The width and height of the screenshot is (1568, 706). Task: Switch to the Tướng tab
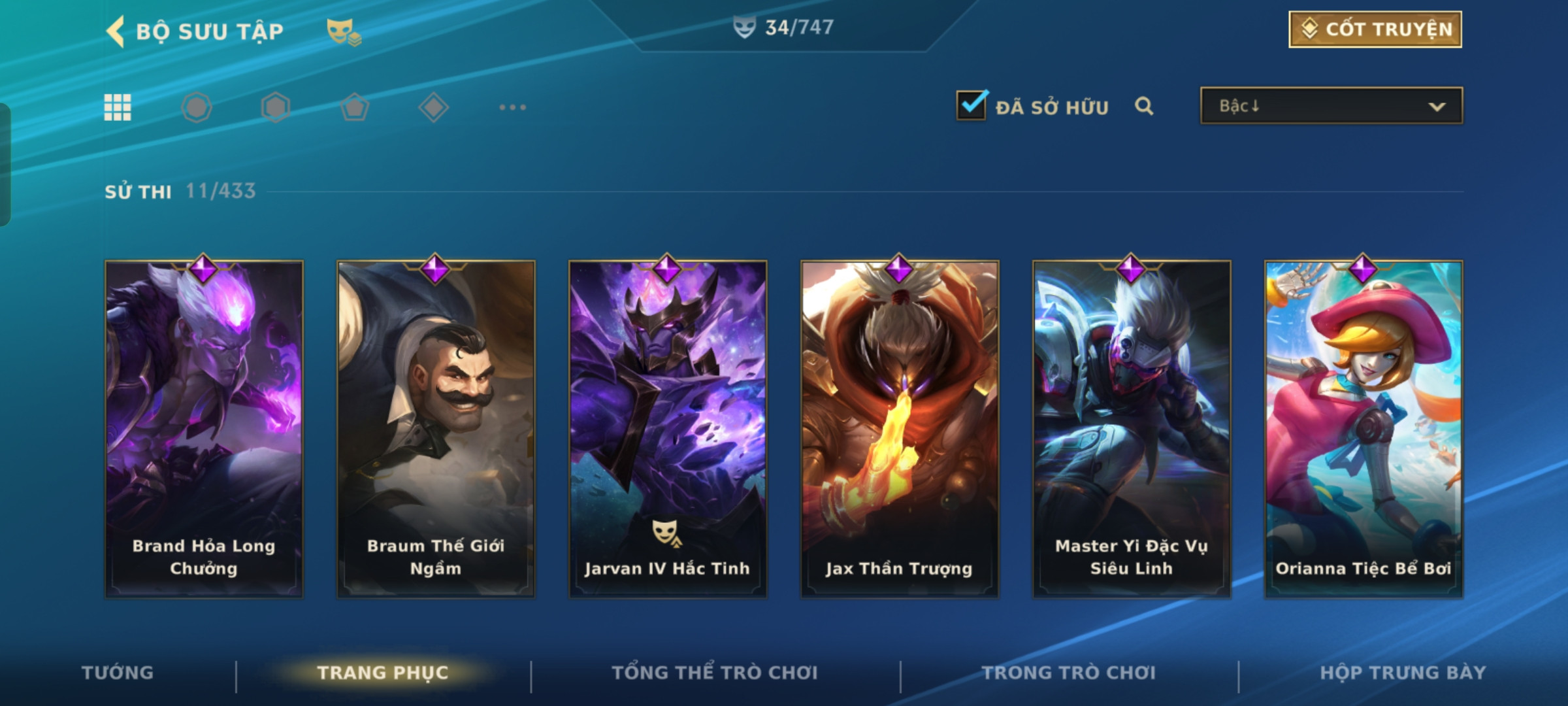[118, 673]
